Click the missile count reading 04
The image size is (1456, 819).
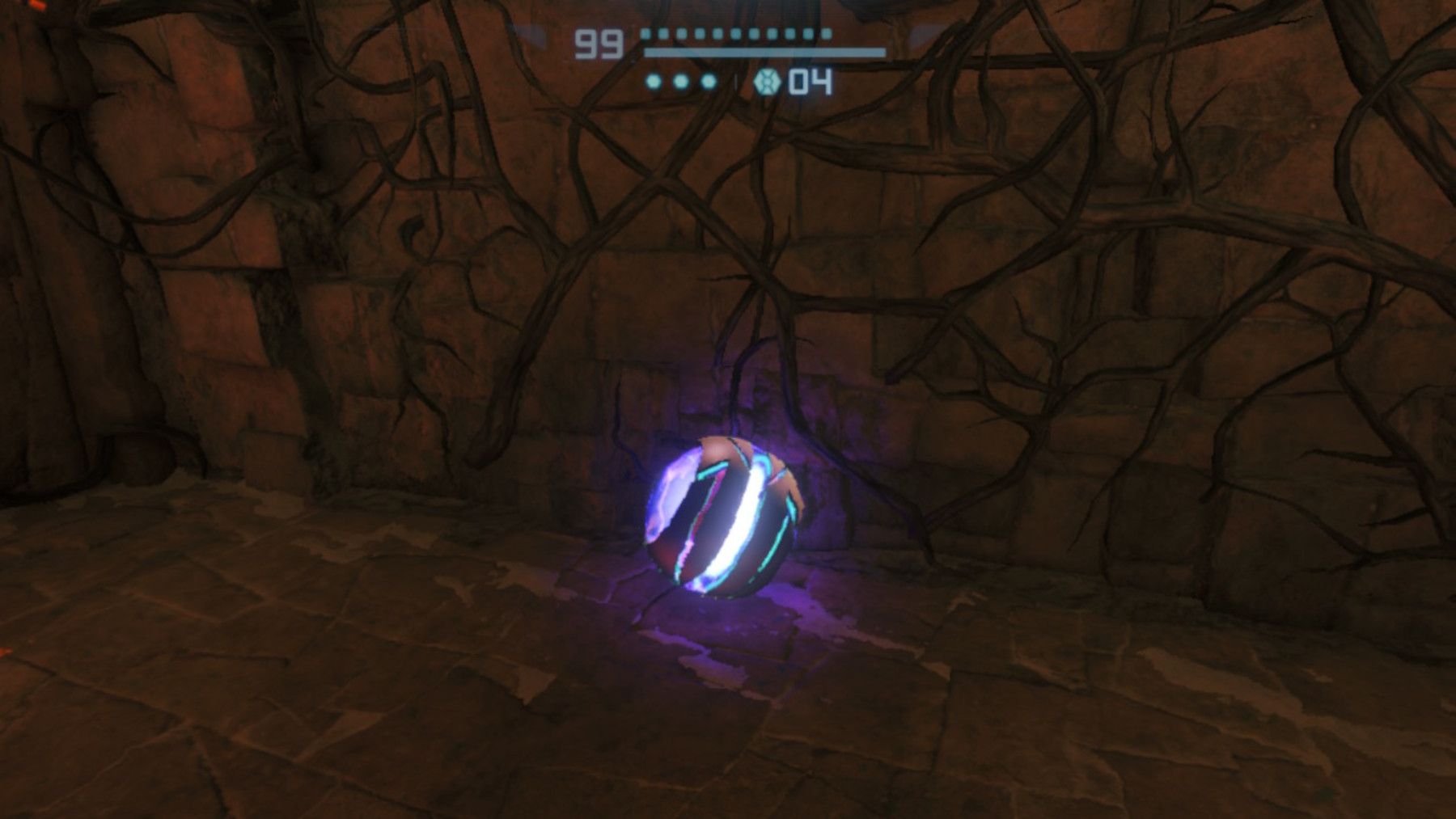click(811, 81)
